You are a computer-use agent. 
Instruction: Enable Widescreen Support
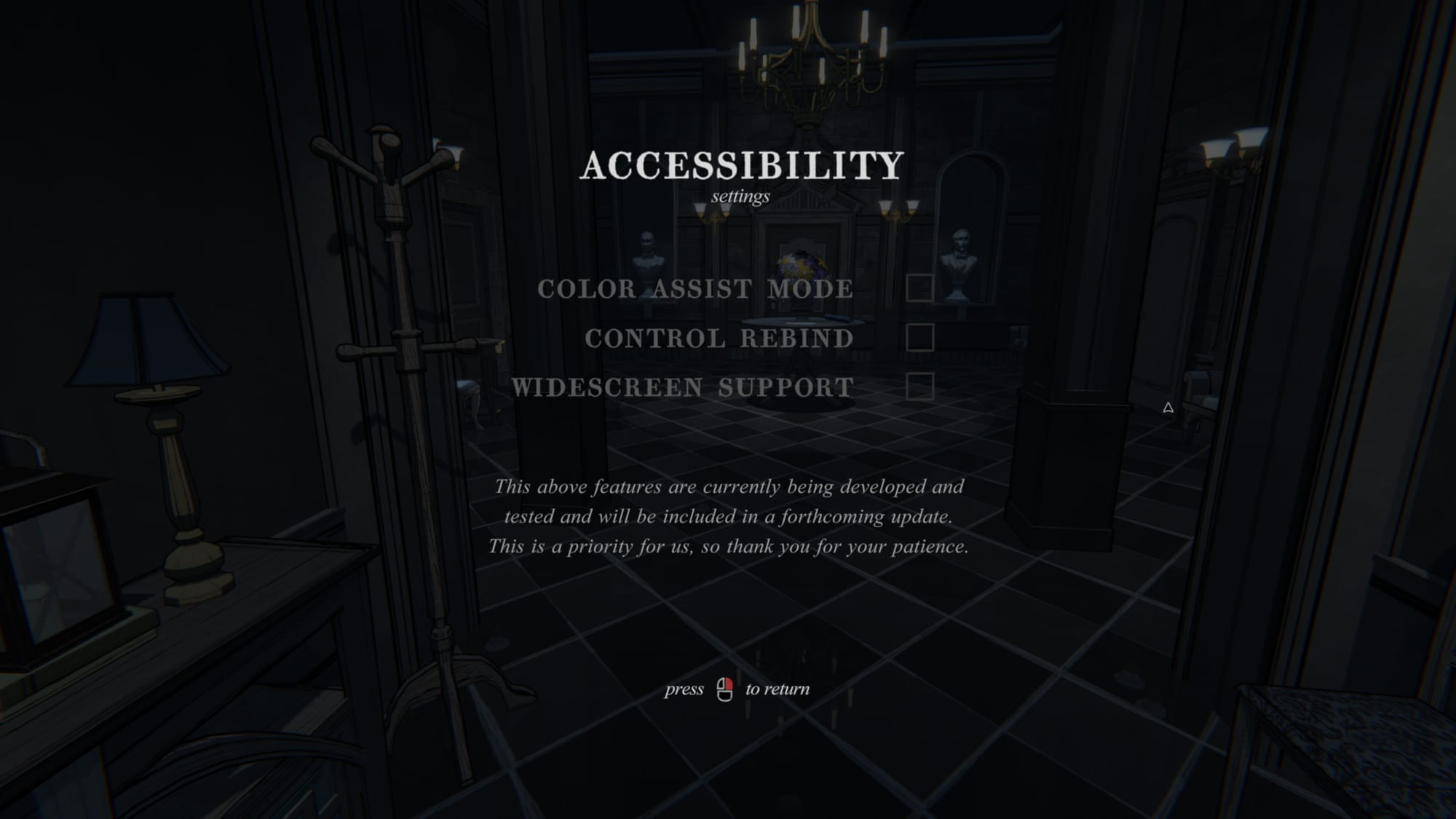[x=921, y=387]
